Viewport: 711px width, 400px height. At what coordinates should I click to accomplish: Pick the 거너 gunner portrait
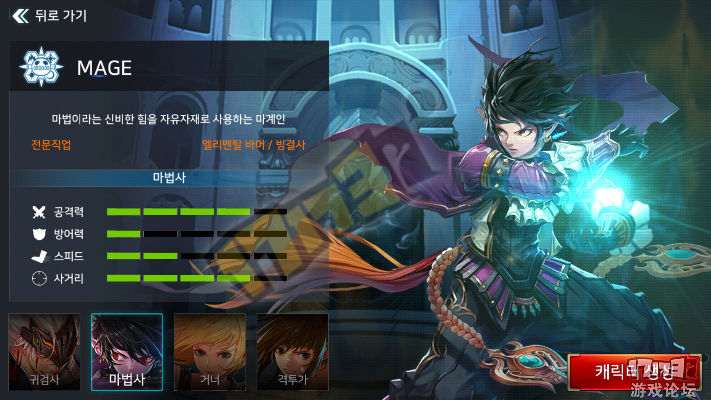coord(210,351)
